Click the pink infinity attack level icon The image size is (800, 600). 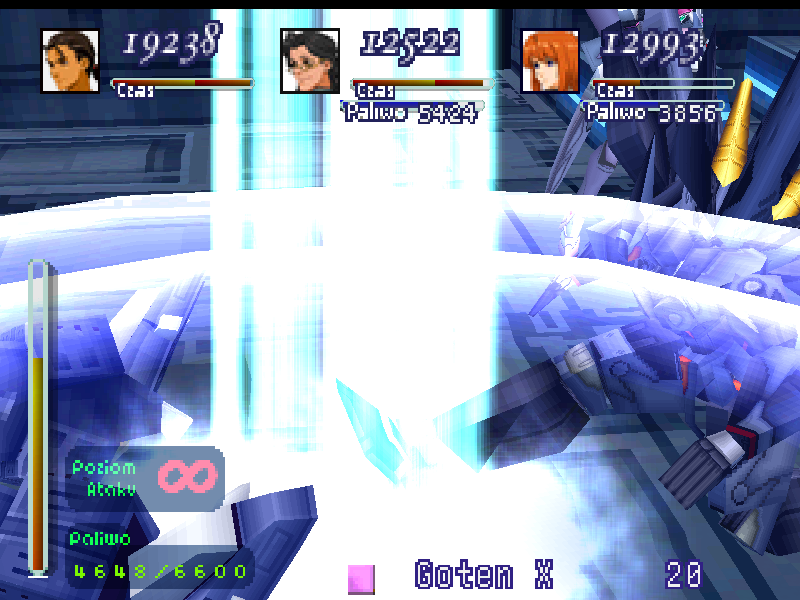point(185,477)
